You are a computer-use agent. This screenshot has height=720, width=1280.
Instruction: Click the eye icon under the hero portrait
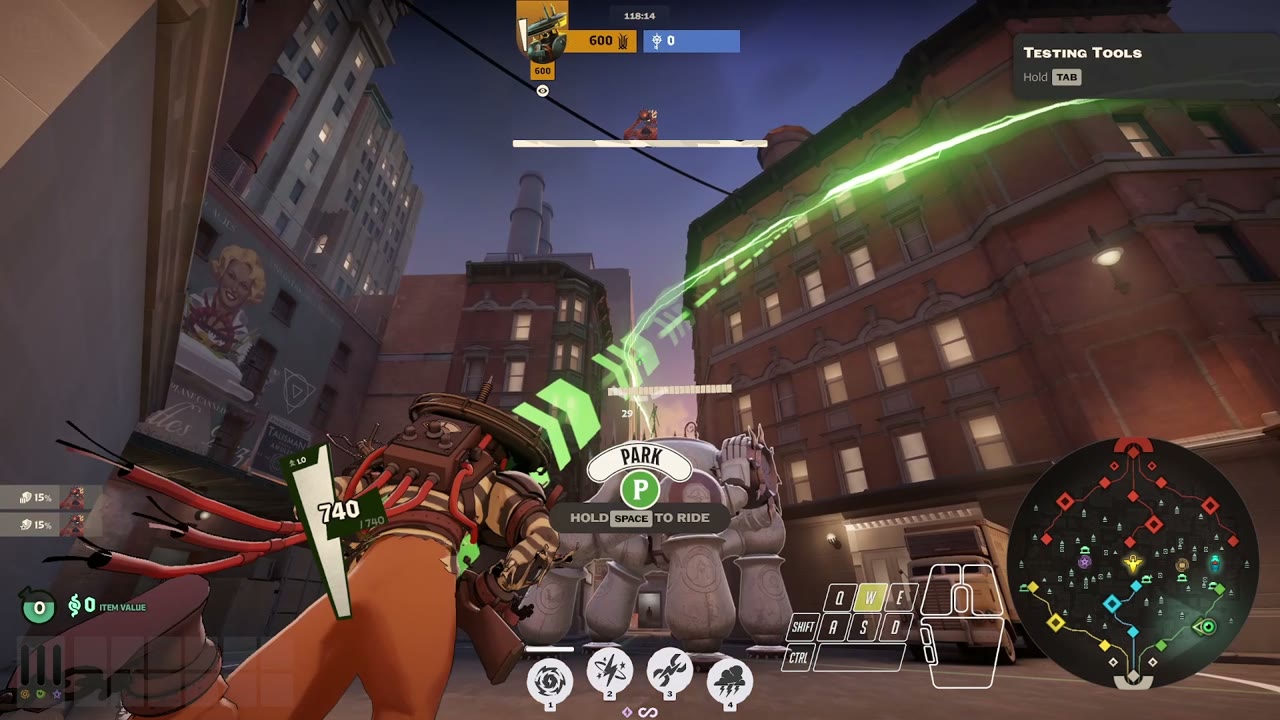[542, 91]
